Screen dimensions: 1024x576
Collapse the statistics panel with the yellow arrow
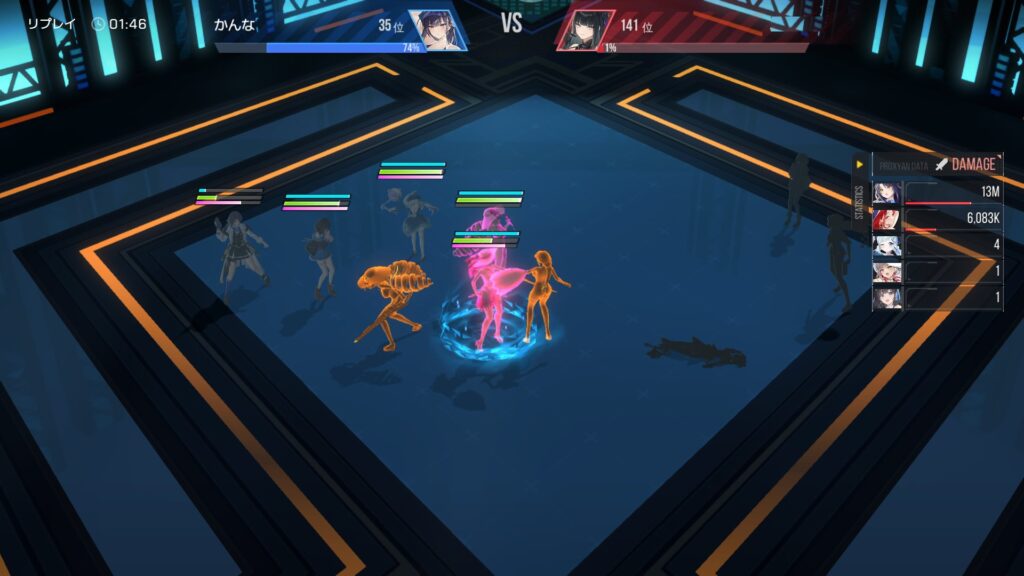click(x=858, y=164)
